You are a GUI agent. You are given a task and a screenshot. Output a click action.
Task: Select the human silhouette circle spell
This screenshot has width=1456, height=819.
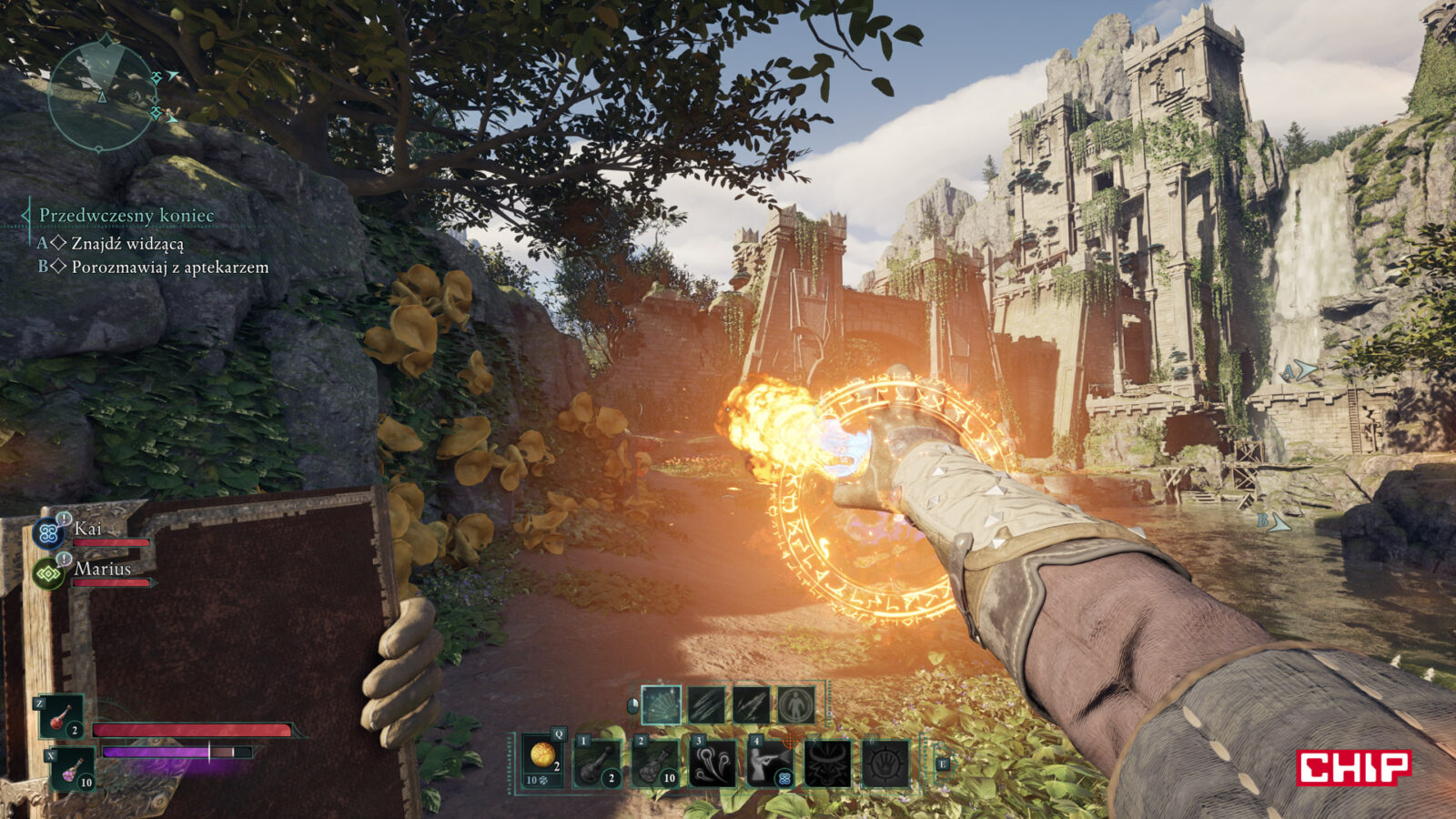(796, 703)
